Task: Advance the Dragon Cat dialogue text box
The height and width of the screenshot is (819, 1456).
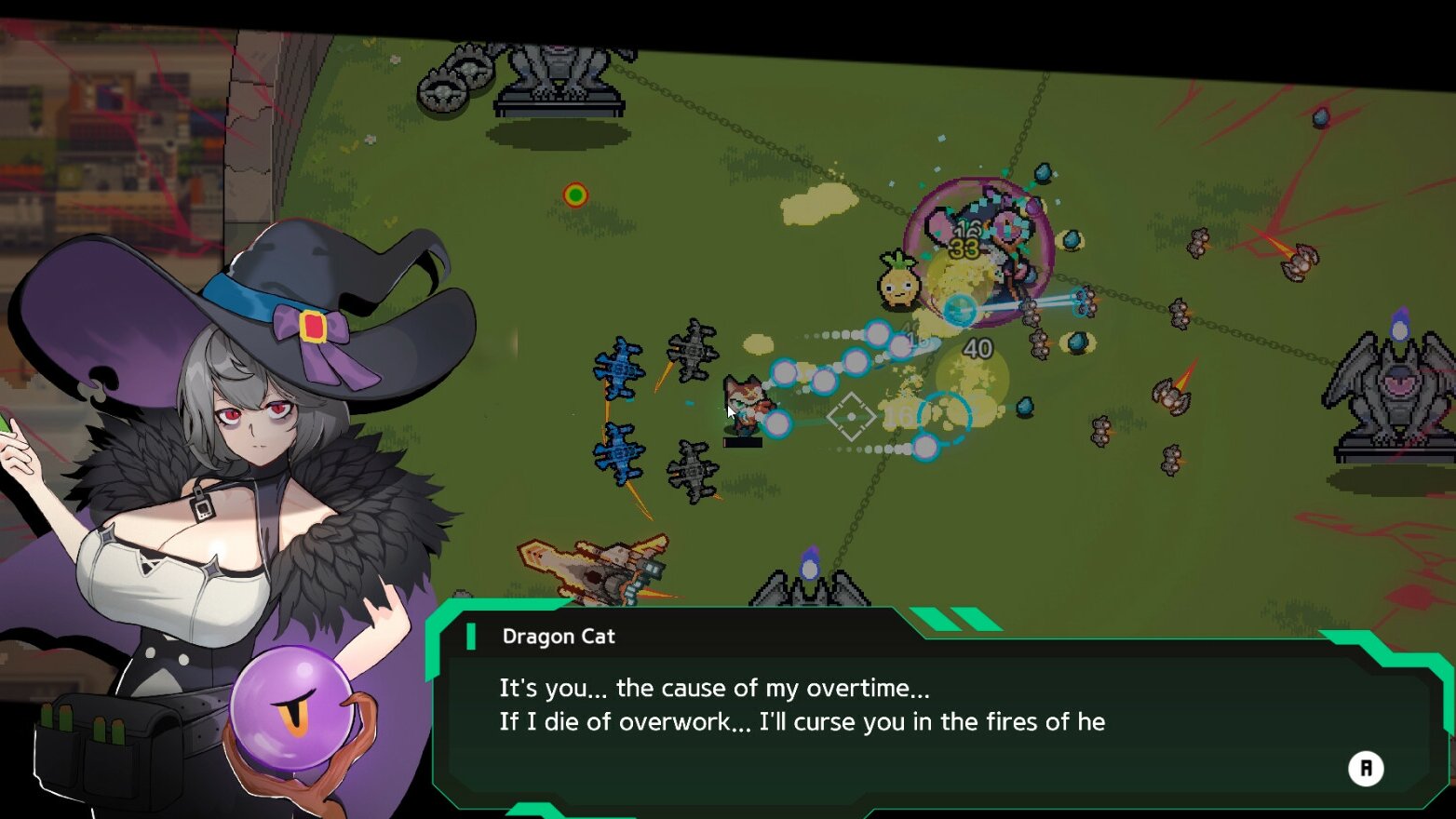Action: [1365, 768]
